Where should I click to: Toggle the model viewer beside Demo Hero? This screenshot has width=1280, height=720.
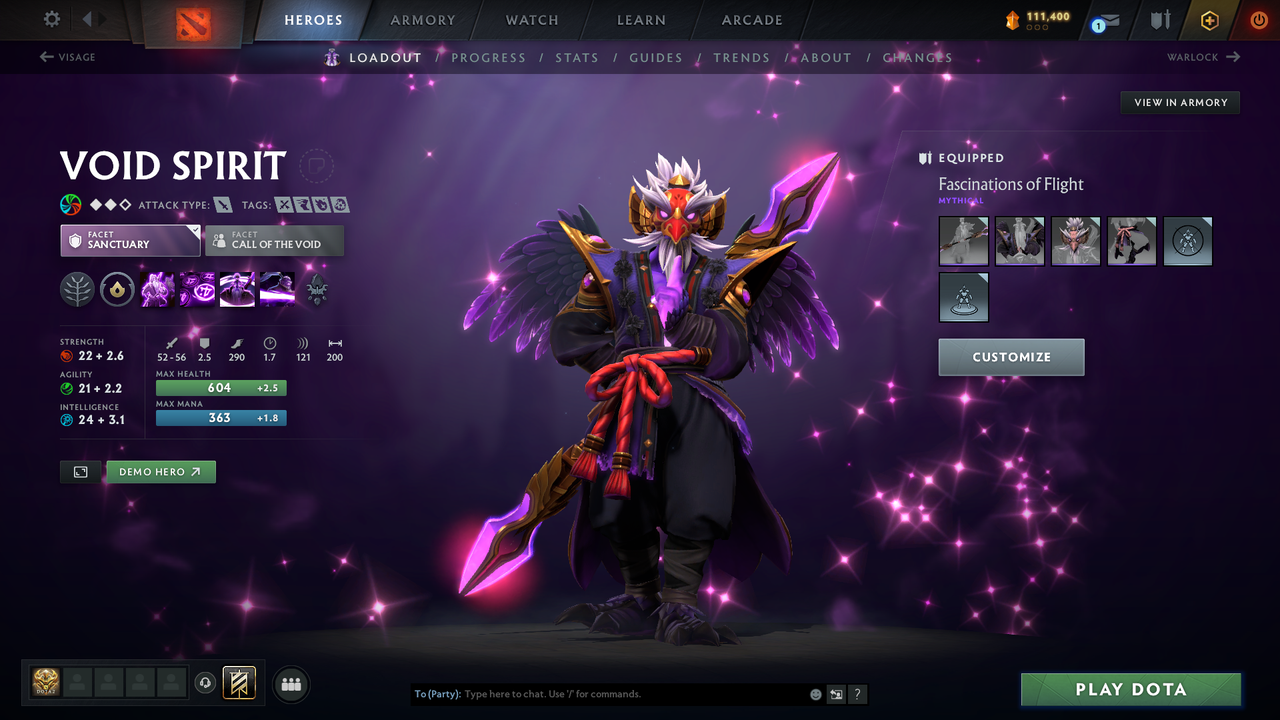80,471
